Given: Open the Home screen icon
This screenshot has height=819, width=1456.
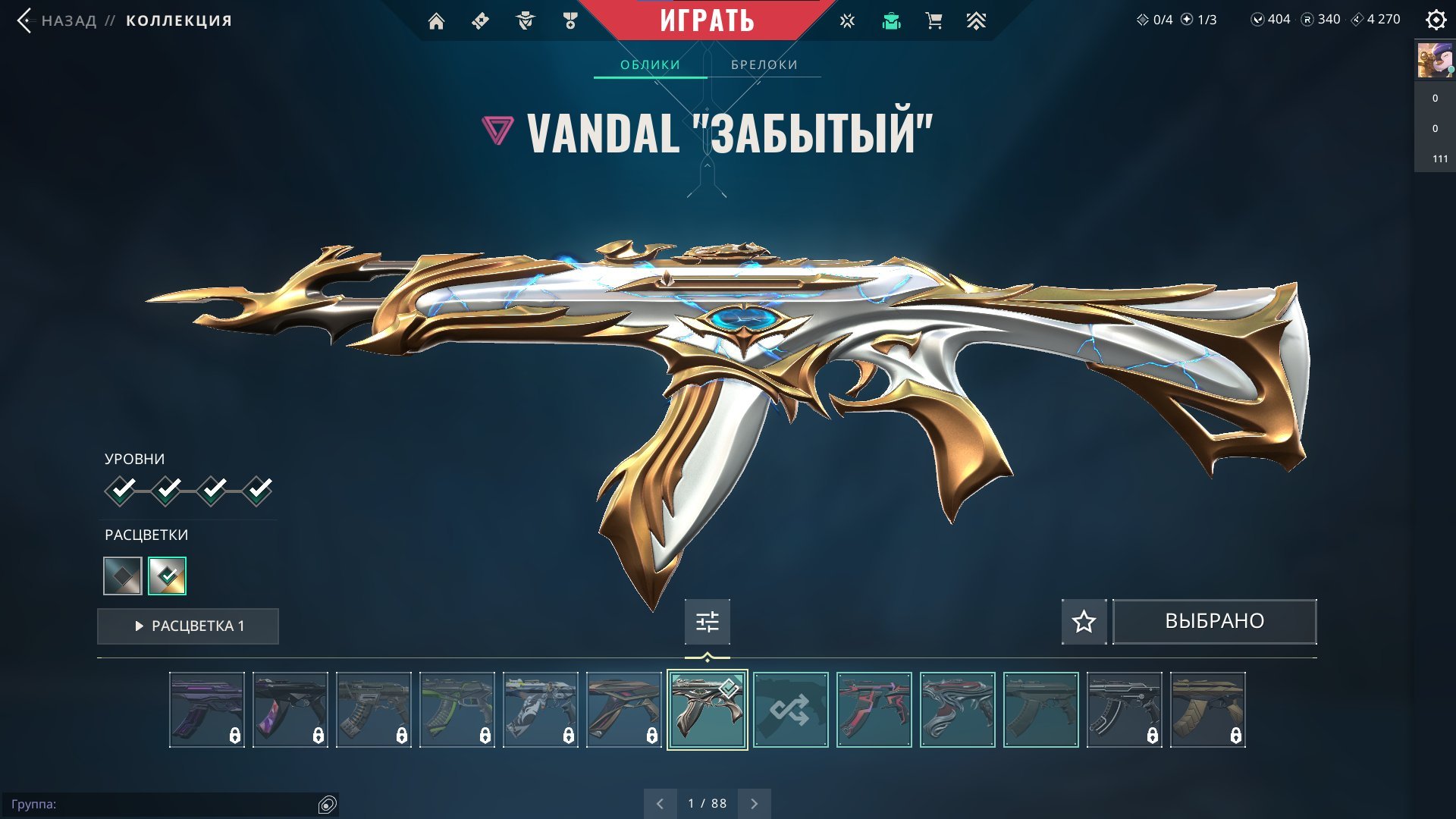Looking at the screenshot, I should tap(437, 20).
